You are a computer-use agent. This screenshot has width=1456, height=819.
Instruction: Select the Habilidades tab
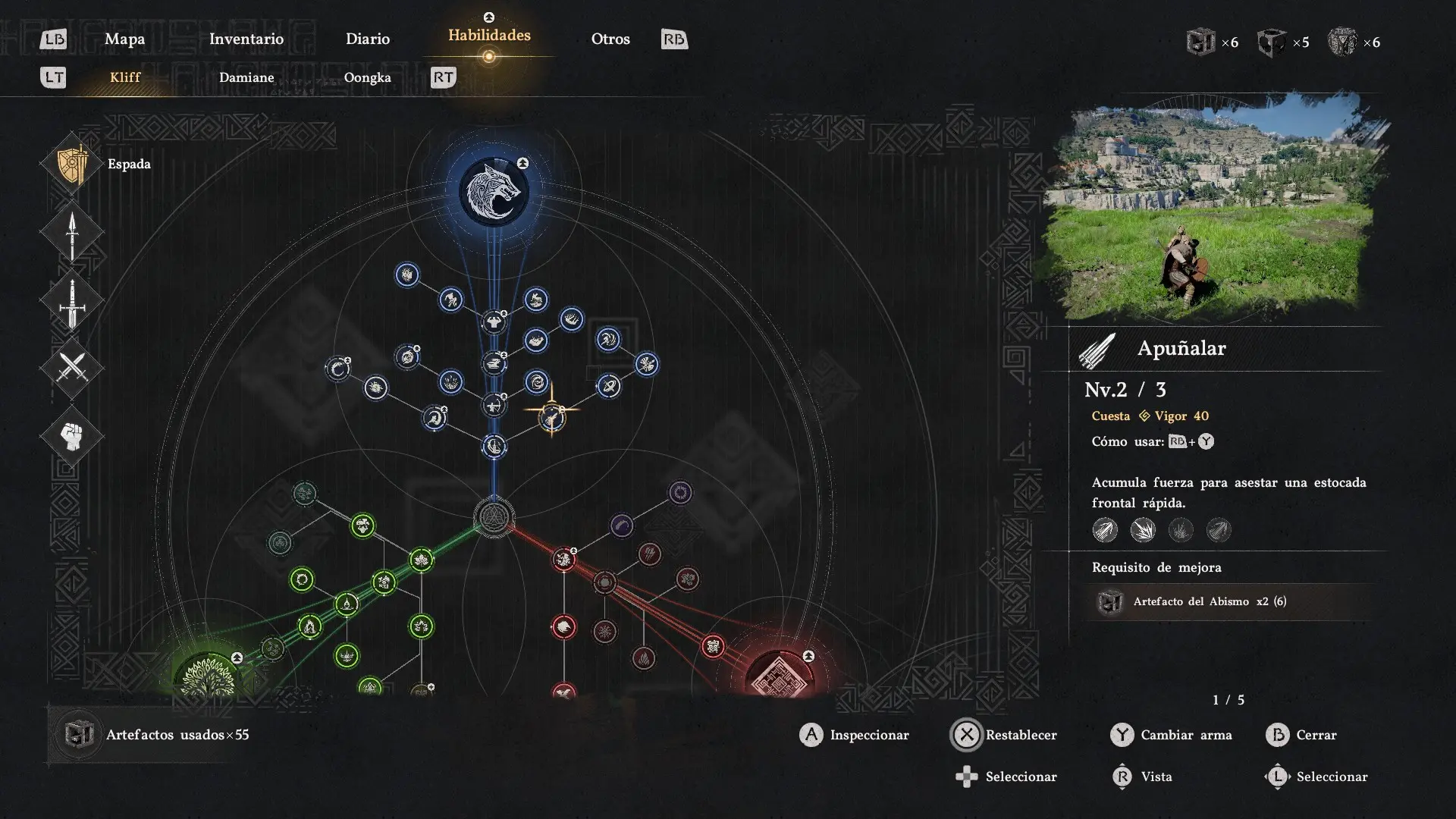tap(489, 36)
